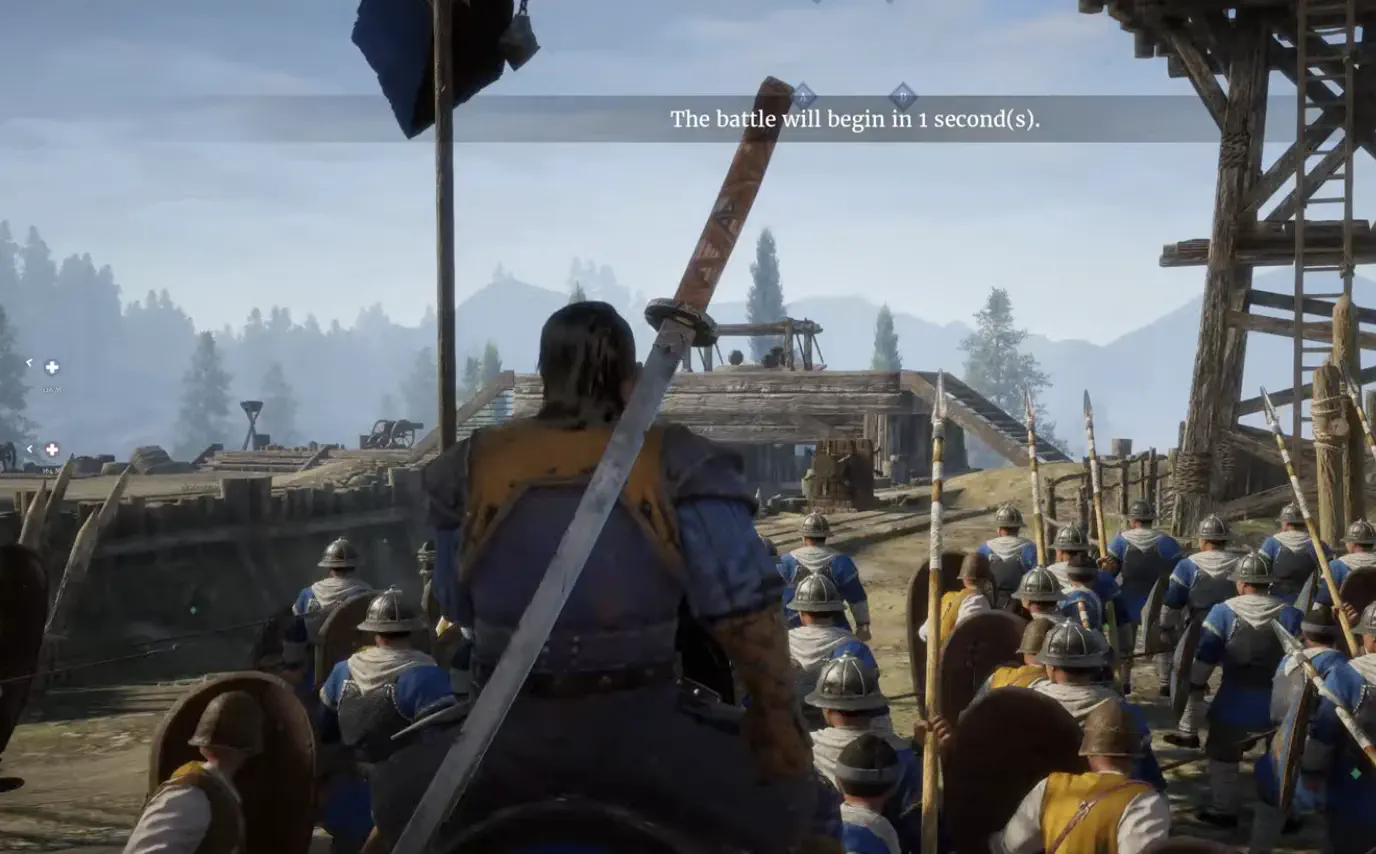Select the upper white cross objective marker
The image size is (1376, 854).
pos(52,368)
